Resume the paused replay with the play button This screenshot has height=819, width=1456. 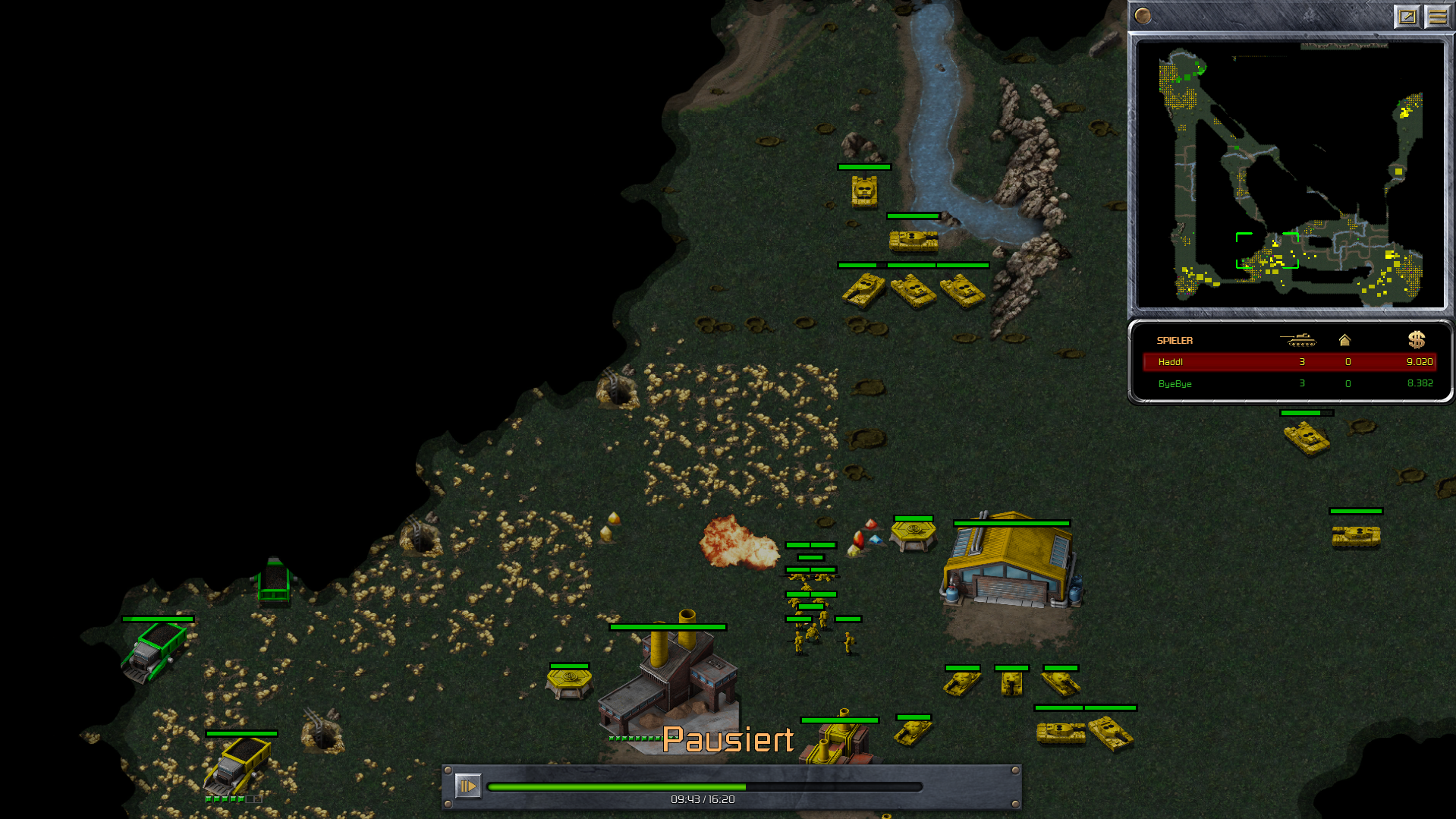pos(468,786)
